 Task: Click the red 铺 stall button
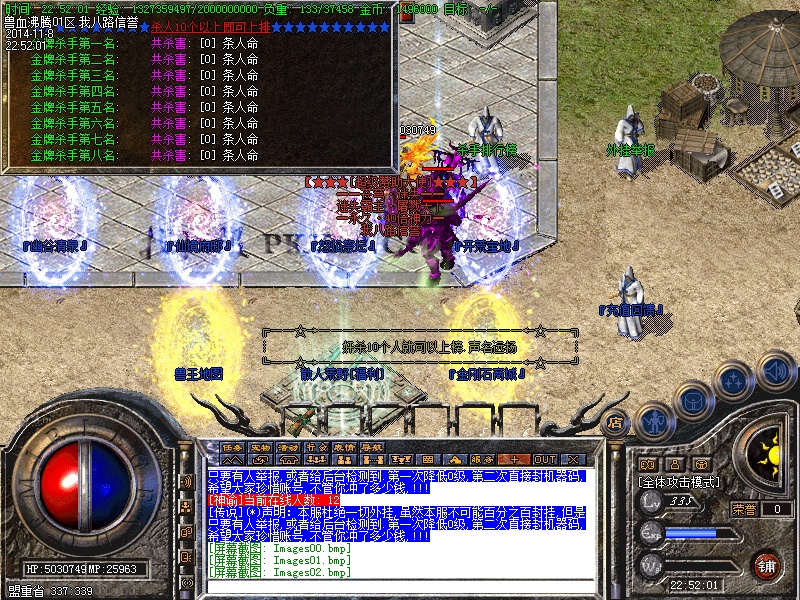click(766, 564)
